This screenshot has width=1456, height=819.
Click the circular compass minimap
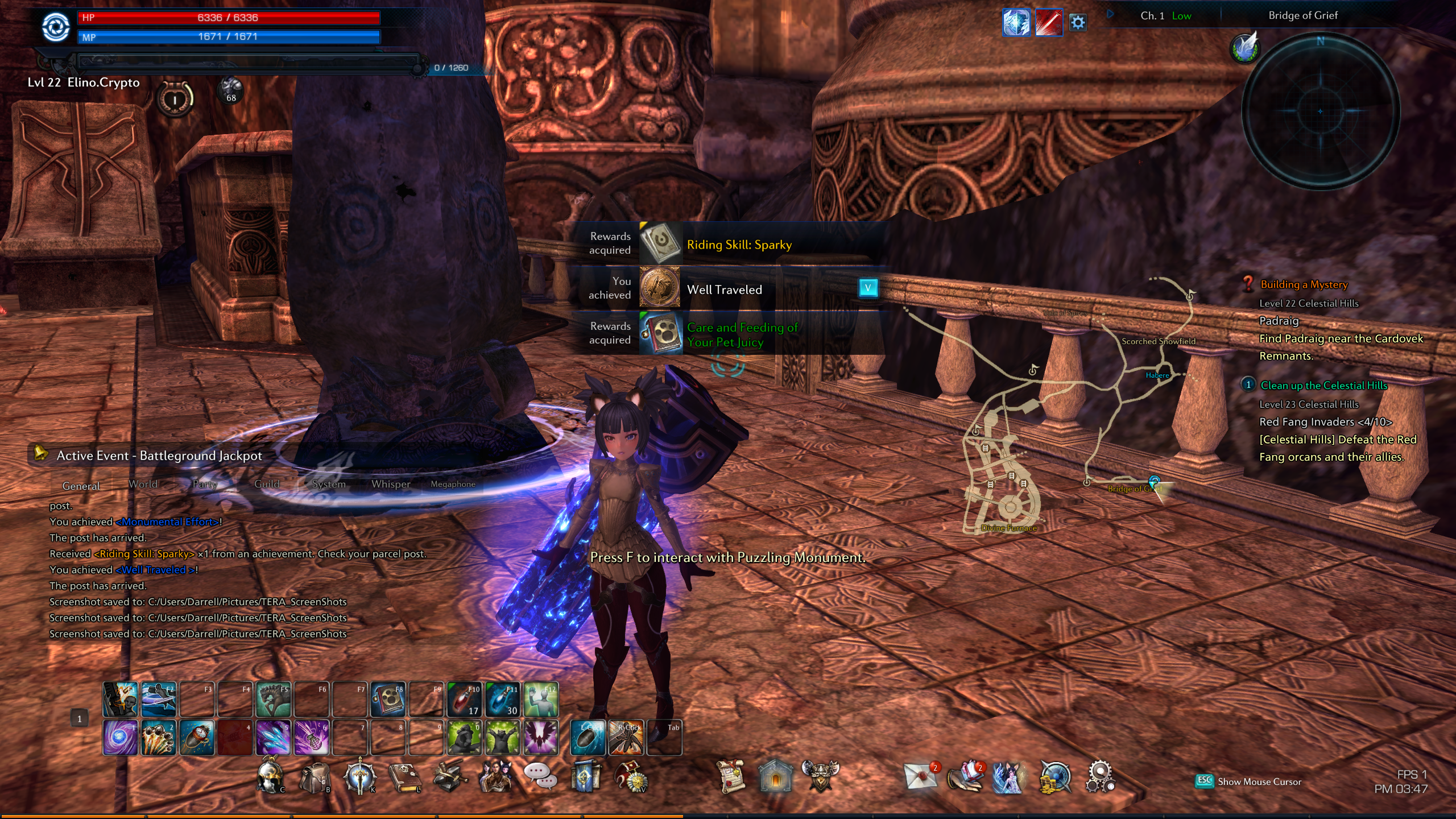pos(1320,111)
